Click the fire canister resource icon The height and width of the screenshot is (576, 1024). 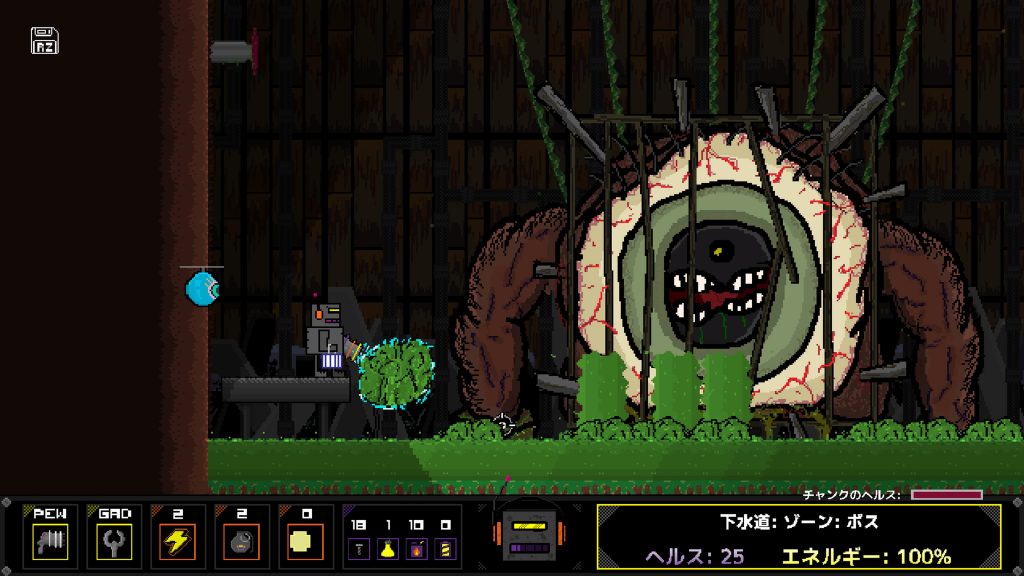pos(416,547)
